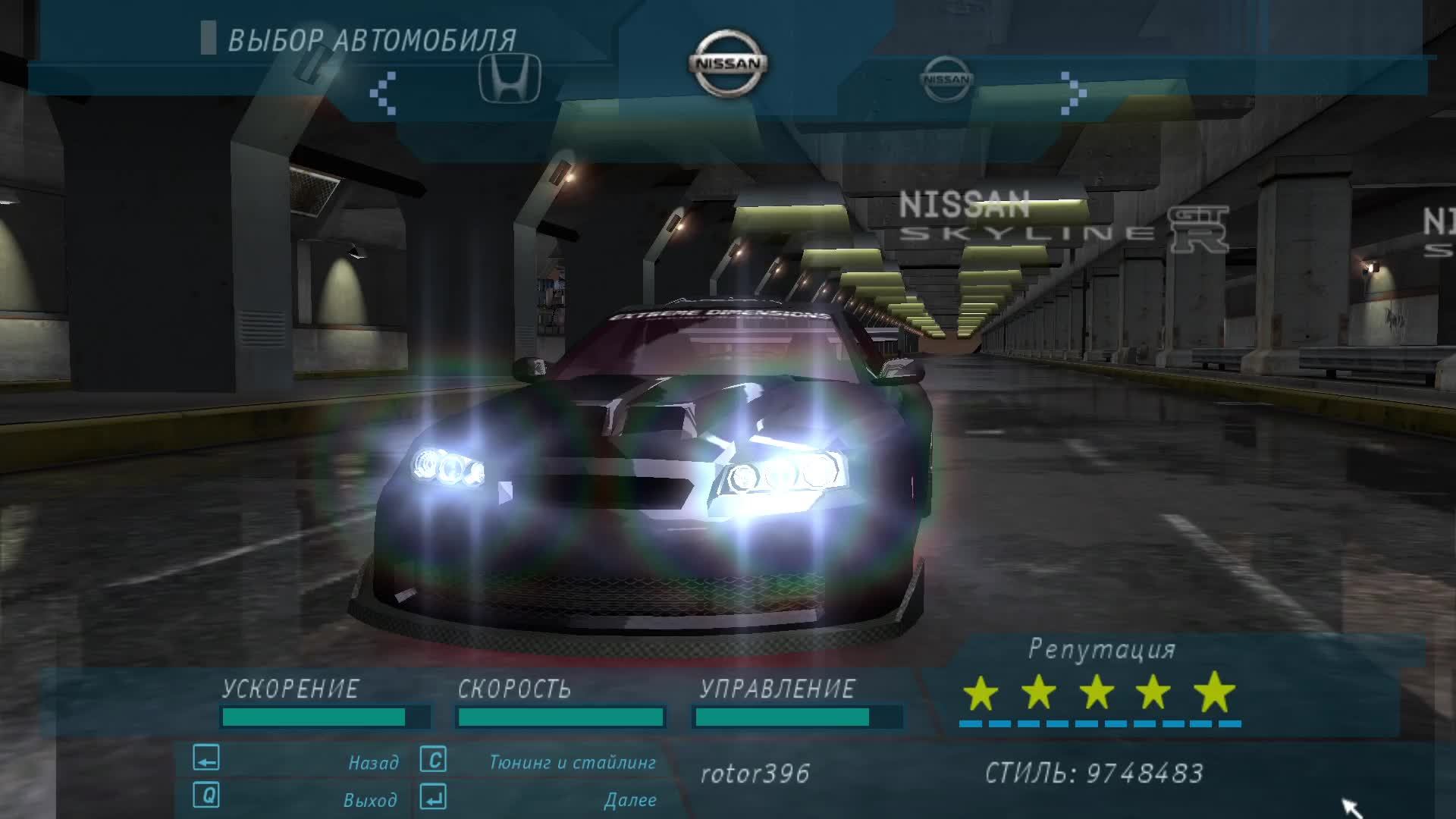This screenshot has height=819, width=1456.
Task: Continue with the Далее option
Action: [630, 800]
